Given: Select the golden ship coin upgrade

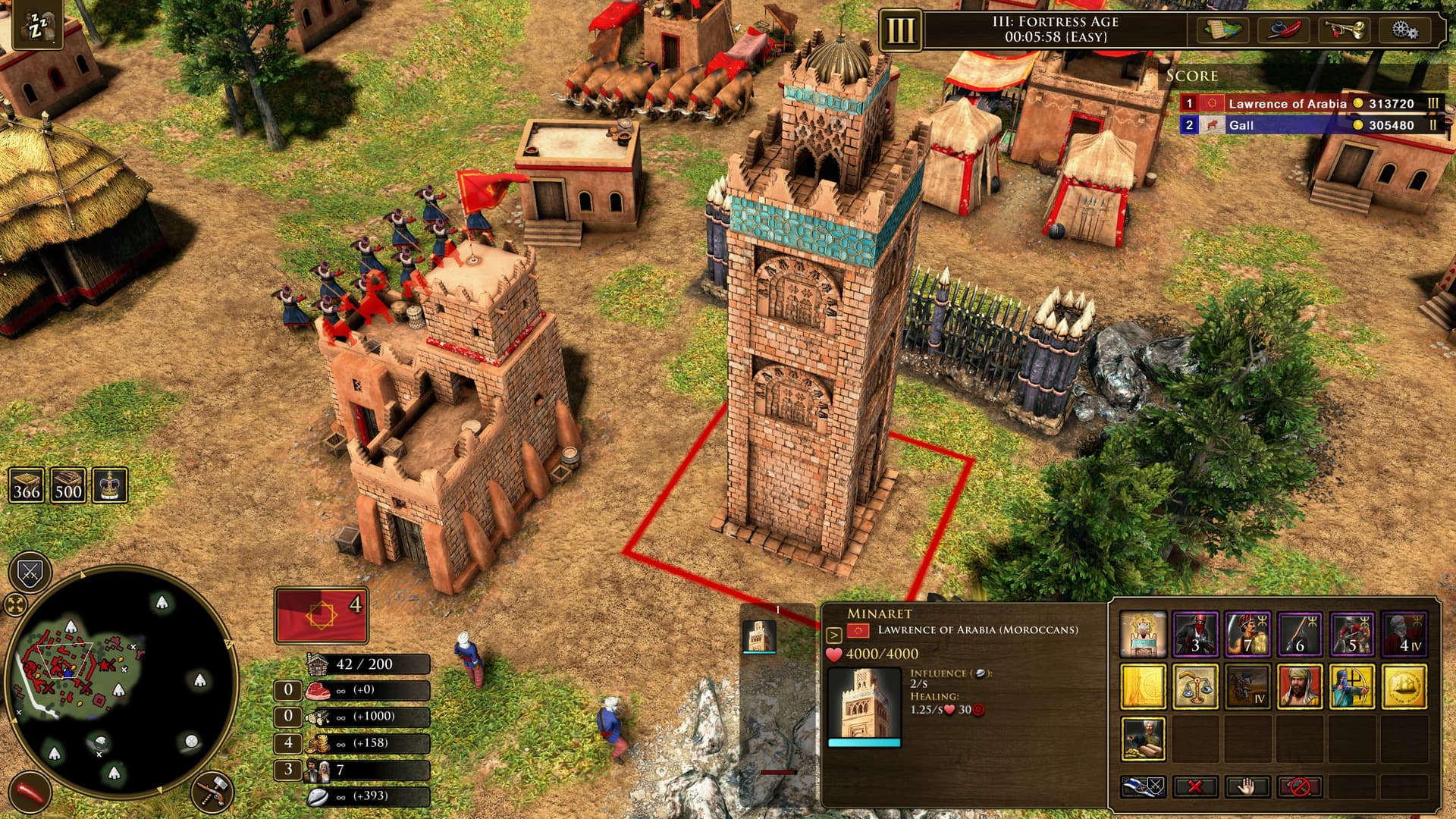Looking at the screenshot, I should click(1404, 686).
